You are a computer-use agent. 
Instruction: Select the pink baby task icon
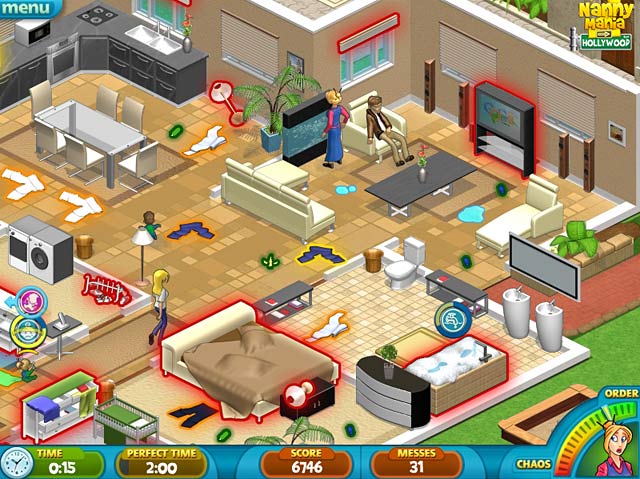pos(29,300)
